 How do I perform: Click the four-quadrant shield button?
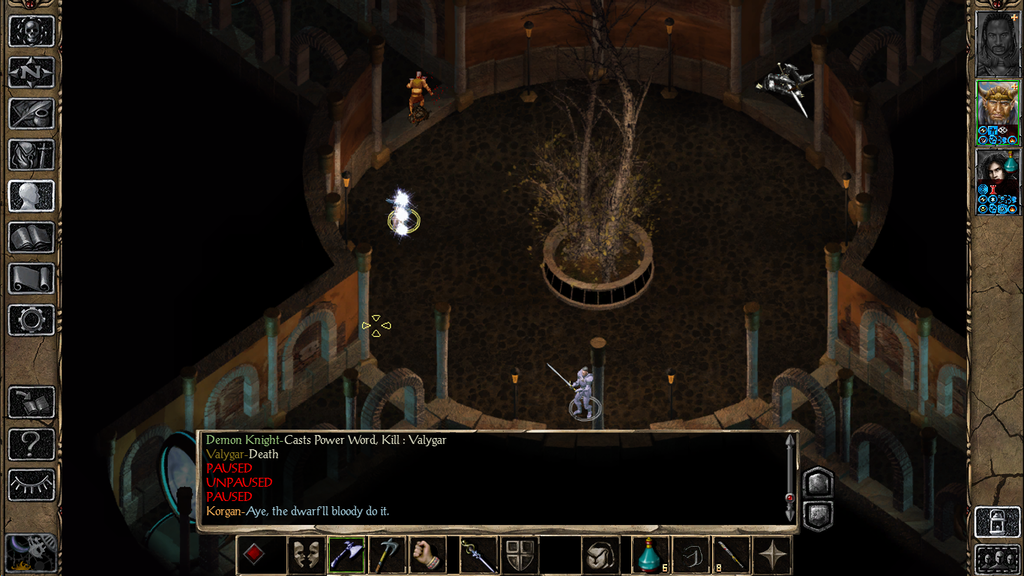[x=518, y=555]
